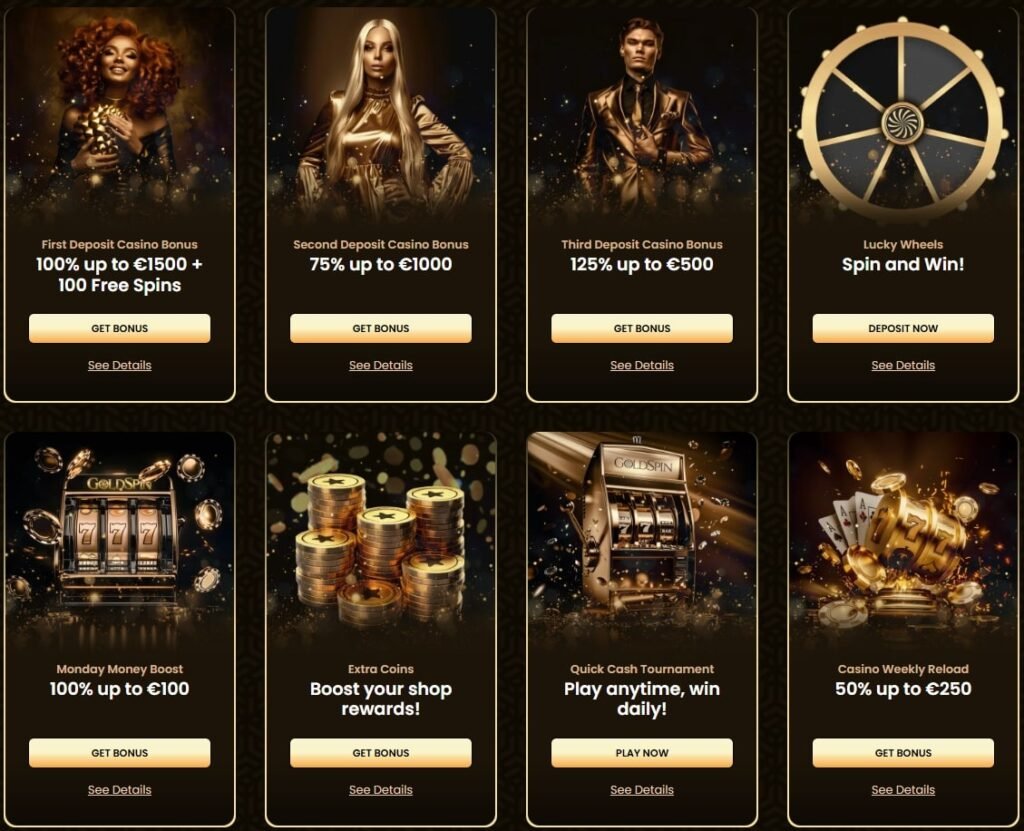See details of the Lucky Wheels offer
This screenshot has height=831, width=1024.
tap(902, 365)
